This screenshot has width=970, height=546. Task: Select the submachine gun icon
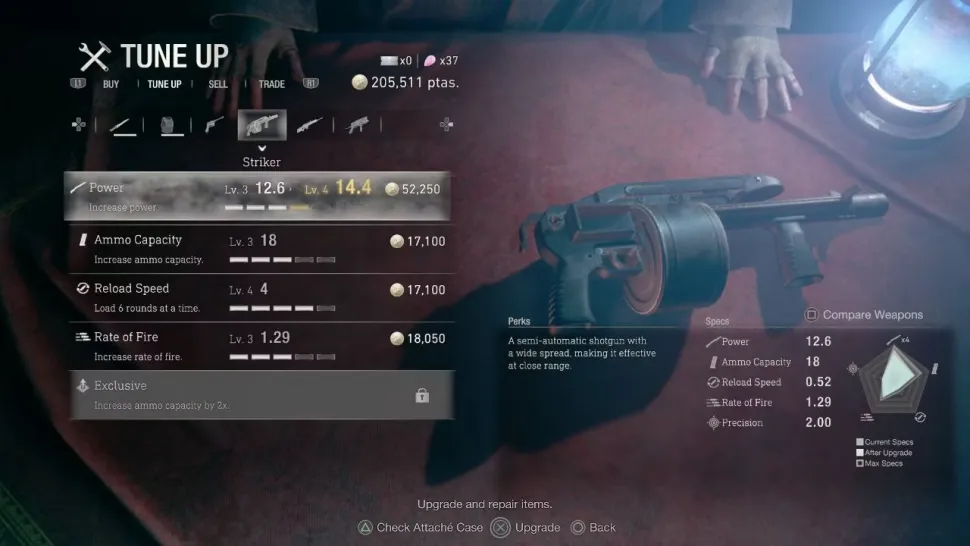coord(357,126)
